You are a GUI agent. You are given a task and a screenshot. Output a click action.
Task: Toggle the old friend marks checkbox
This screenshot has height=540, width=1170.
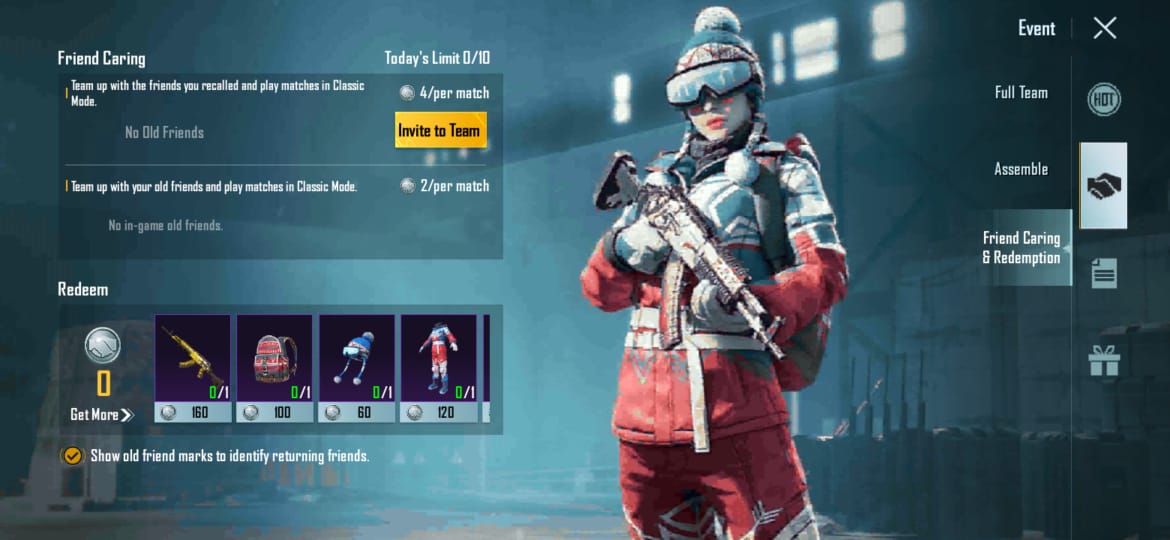(x=72, y=456)
